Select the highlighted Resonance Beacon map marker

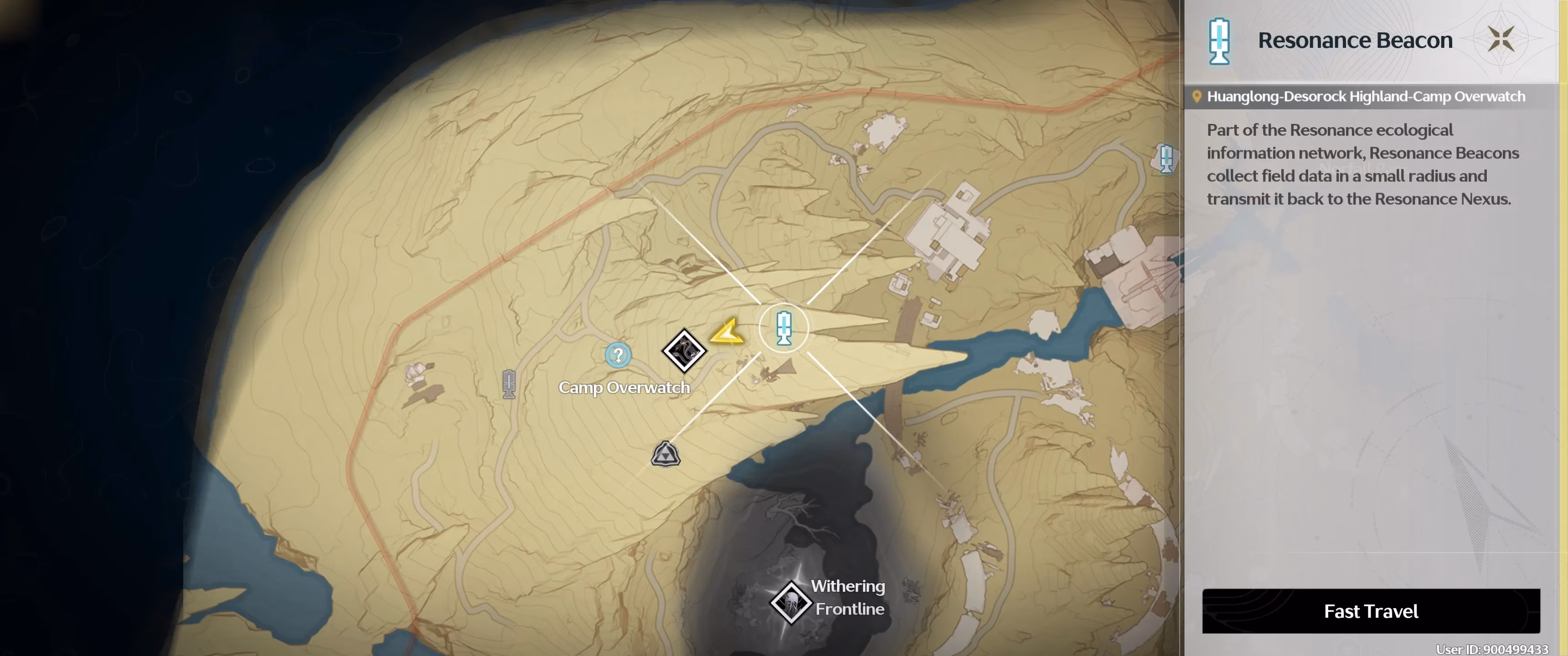coord(784,328)
